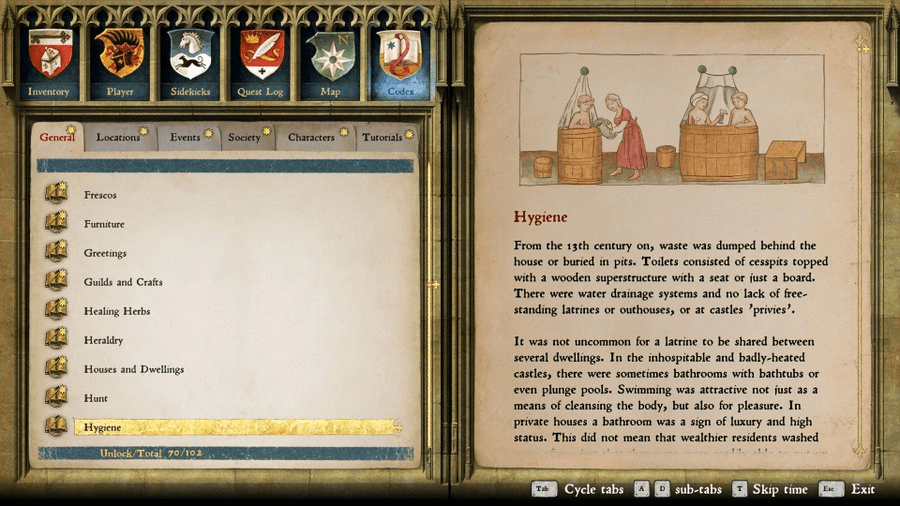Show the Map section

[330, 59]
